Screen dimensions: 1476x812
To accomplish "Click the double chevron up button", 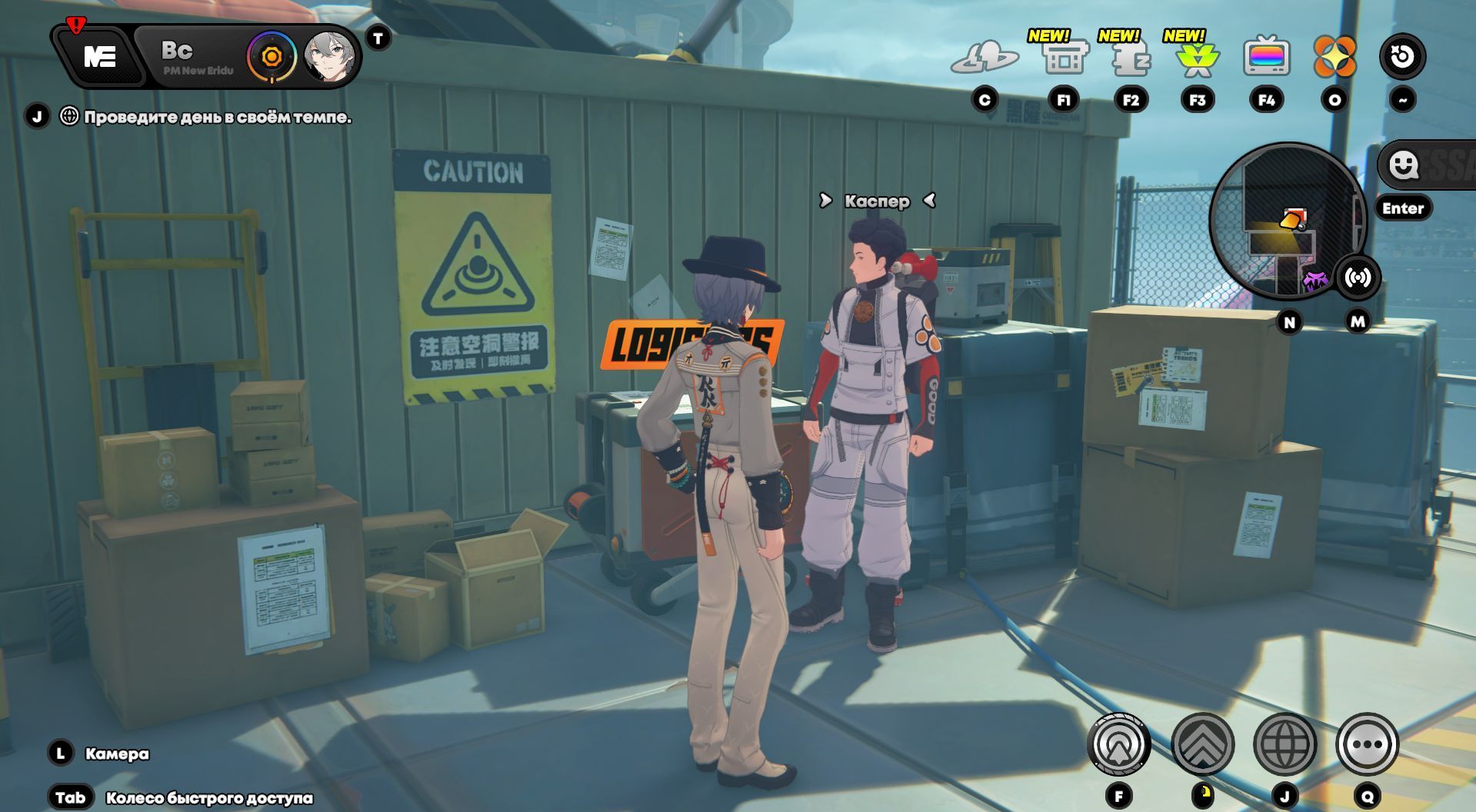I will click(1202, 744).
